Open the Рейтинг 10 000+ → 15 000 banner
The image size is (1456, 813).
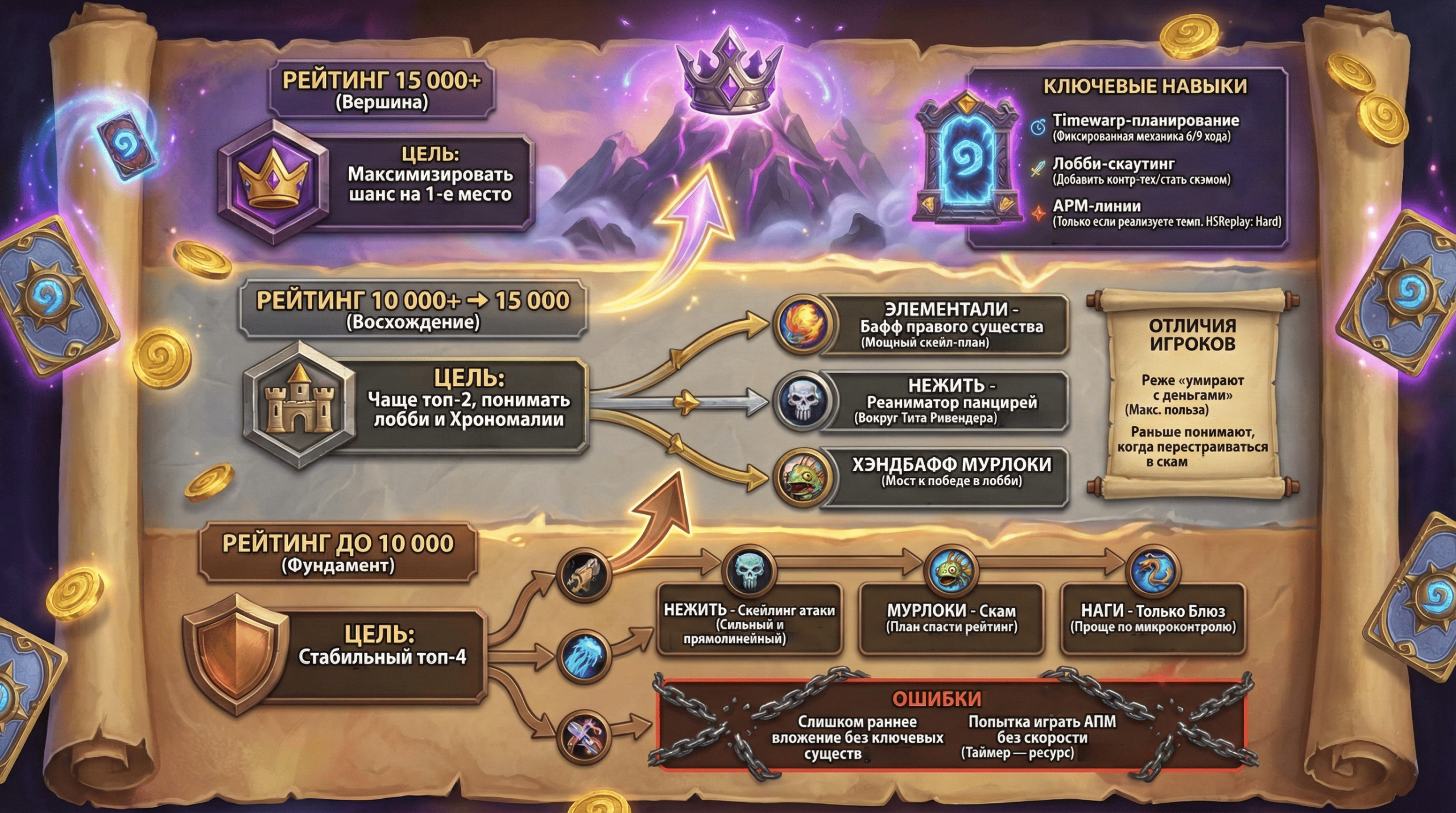pyautogui.click(x=413, y=309)
